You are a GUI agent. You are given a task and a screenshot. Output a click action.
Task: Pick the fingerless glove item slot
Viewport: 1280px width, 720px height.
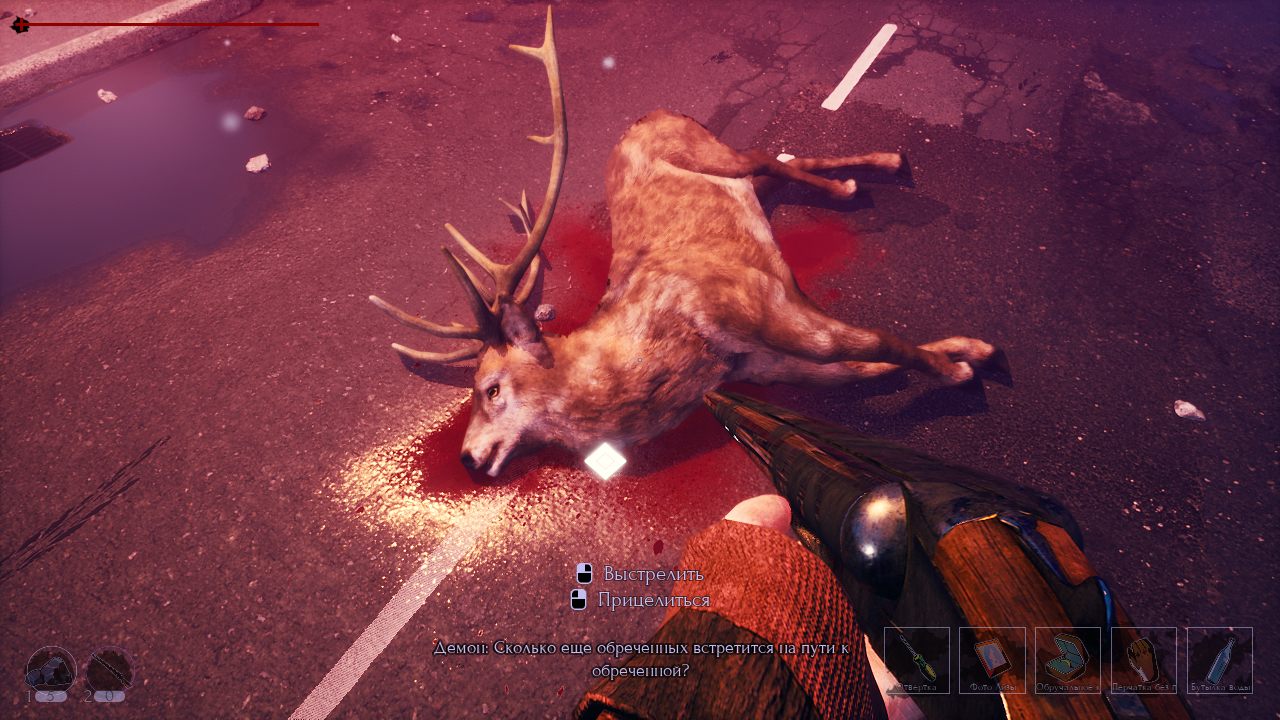pos(1144,660)
